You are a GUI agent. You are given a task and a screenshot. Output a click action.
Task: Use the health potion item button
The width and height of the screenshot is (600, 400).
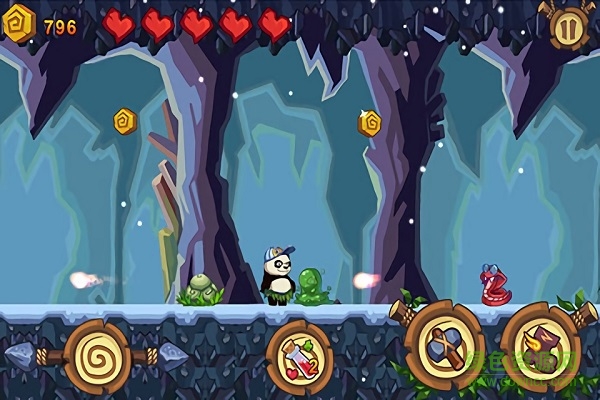300,359
